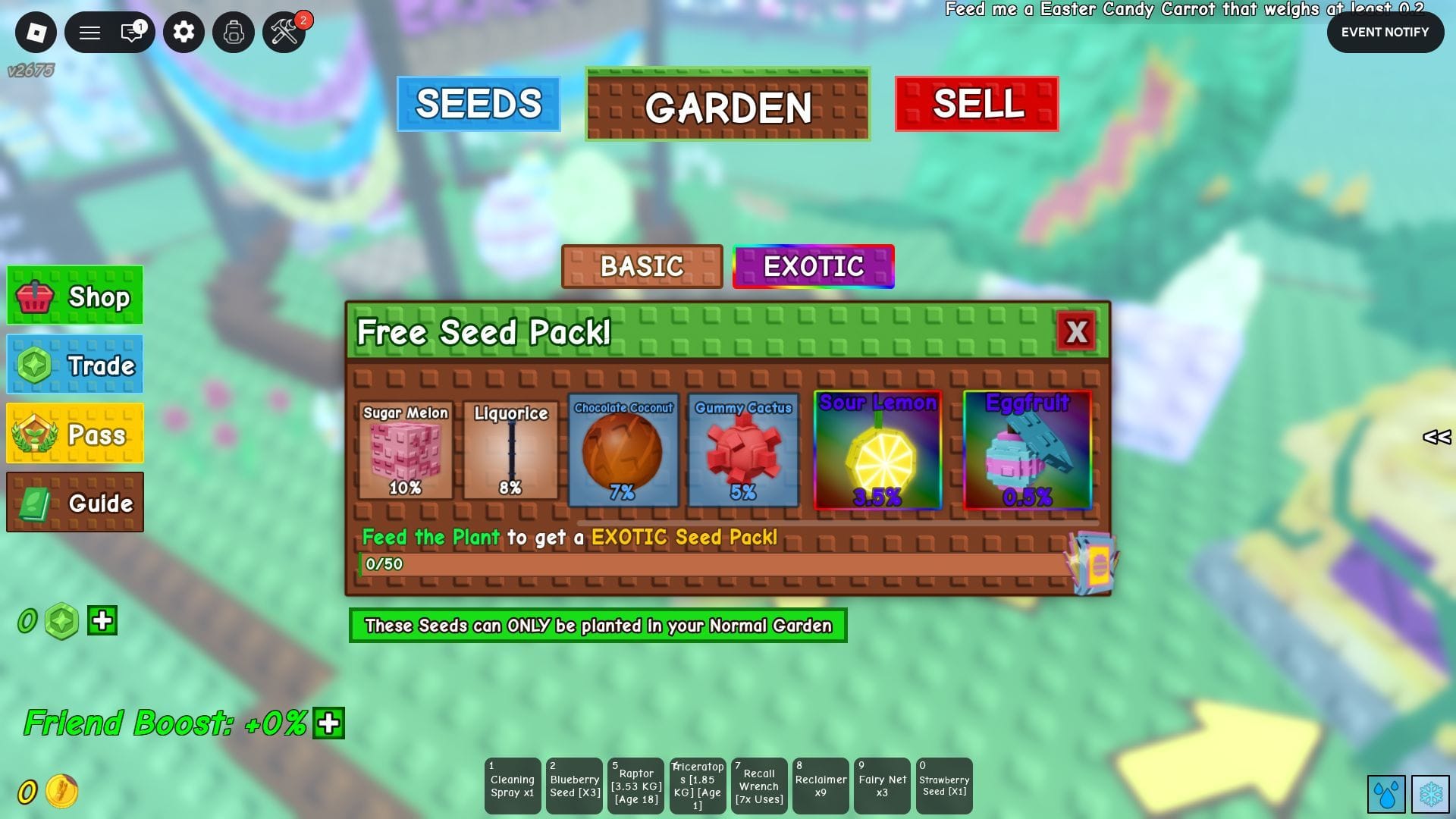
Task: Toggle the EVENT NOTIFY button
Action: [1385, 32]
